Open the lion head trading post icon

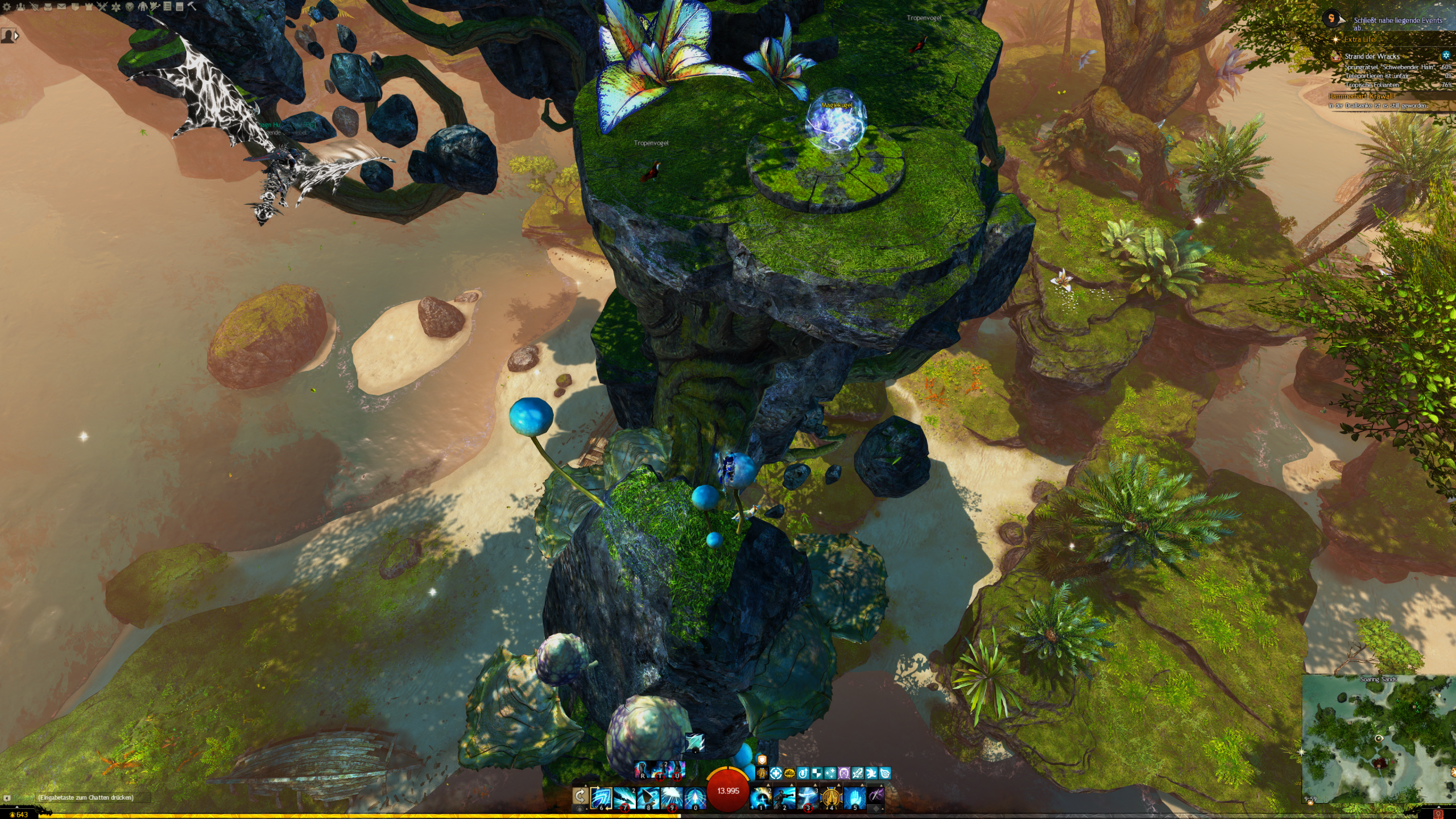(x=130, y=7)
